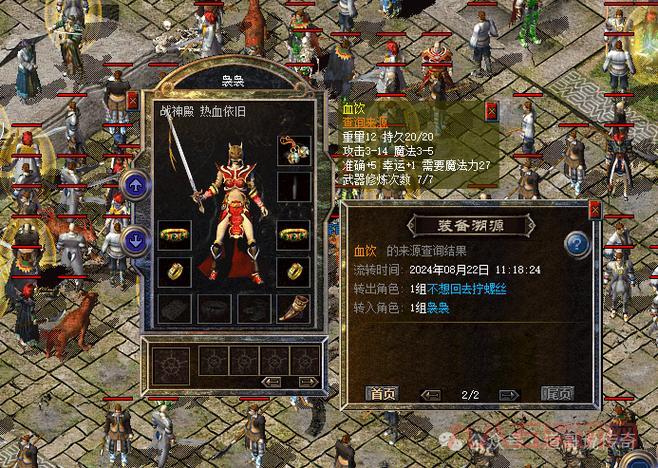Page the equipment panel's bottom row left

coord(271,381)
